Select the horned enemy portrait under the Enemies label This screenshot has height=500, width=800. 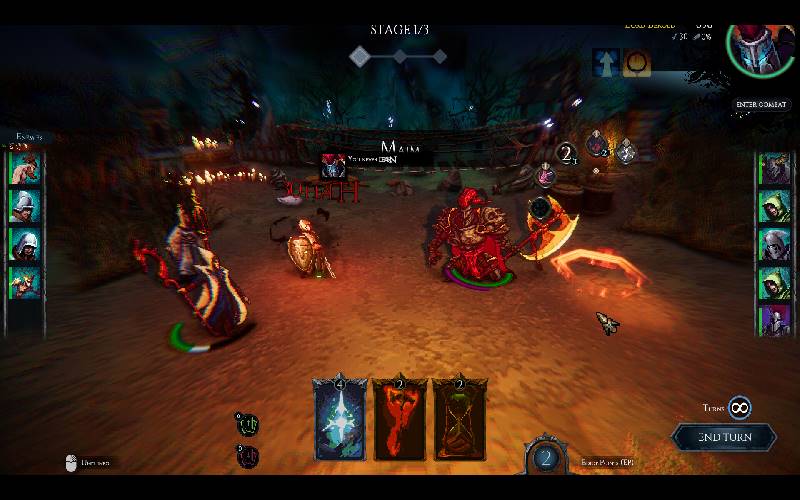[x=24, y=166]
